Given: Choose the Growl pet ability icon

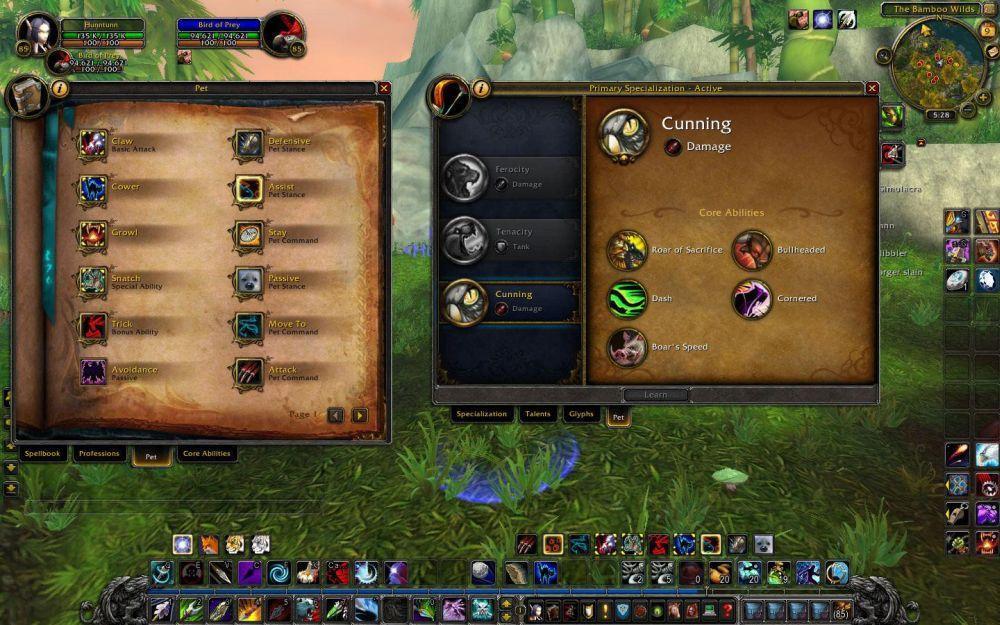Looking at the screenshot, I should click(x=94, y=235).
